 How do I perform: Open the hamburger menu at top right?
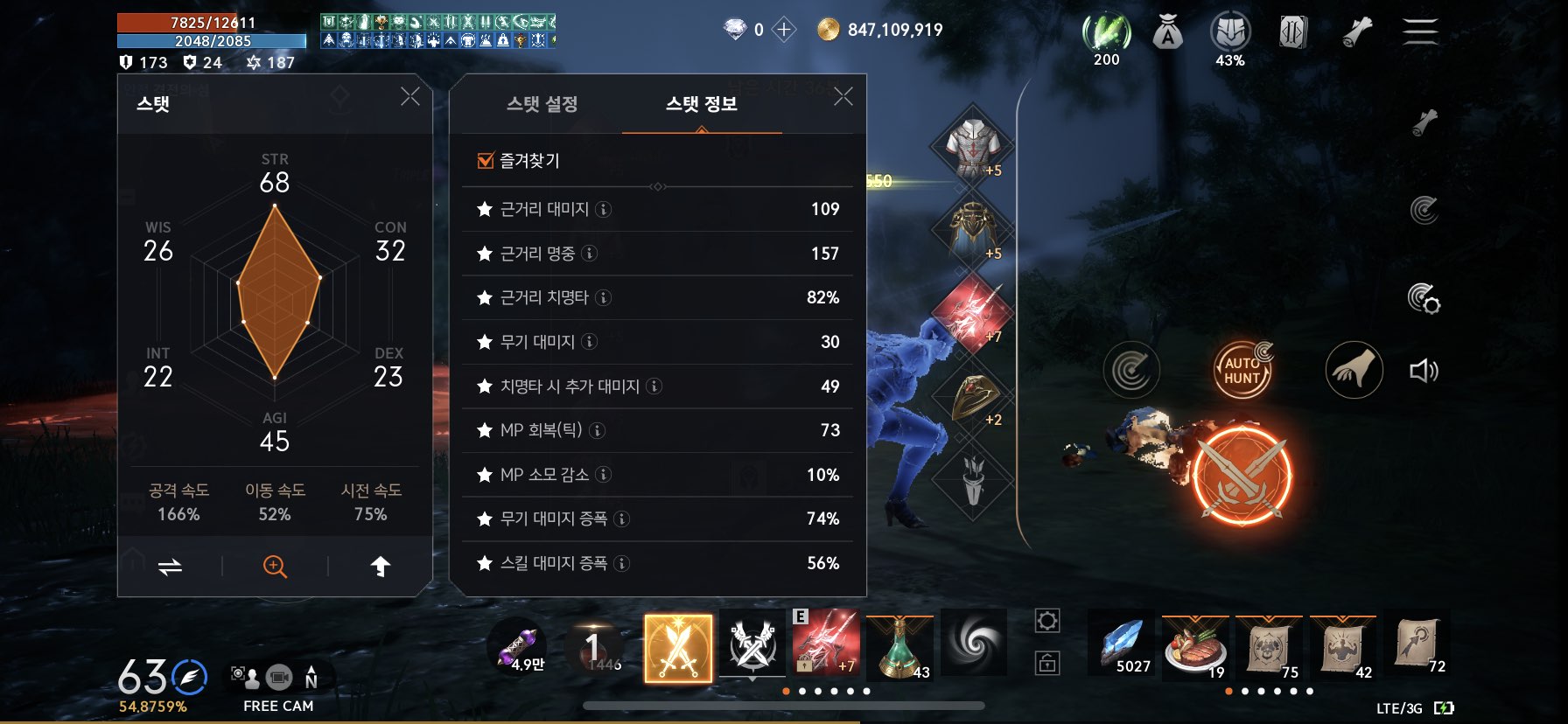tap(1421, 31)
